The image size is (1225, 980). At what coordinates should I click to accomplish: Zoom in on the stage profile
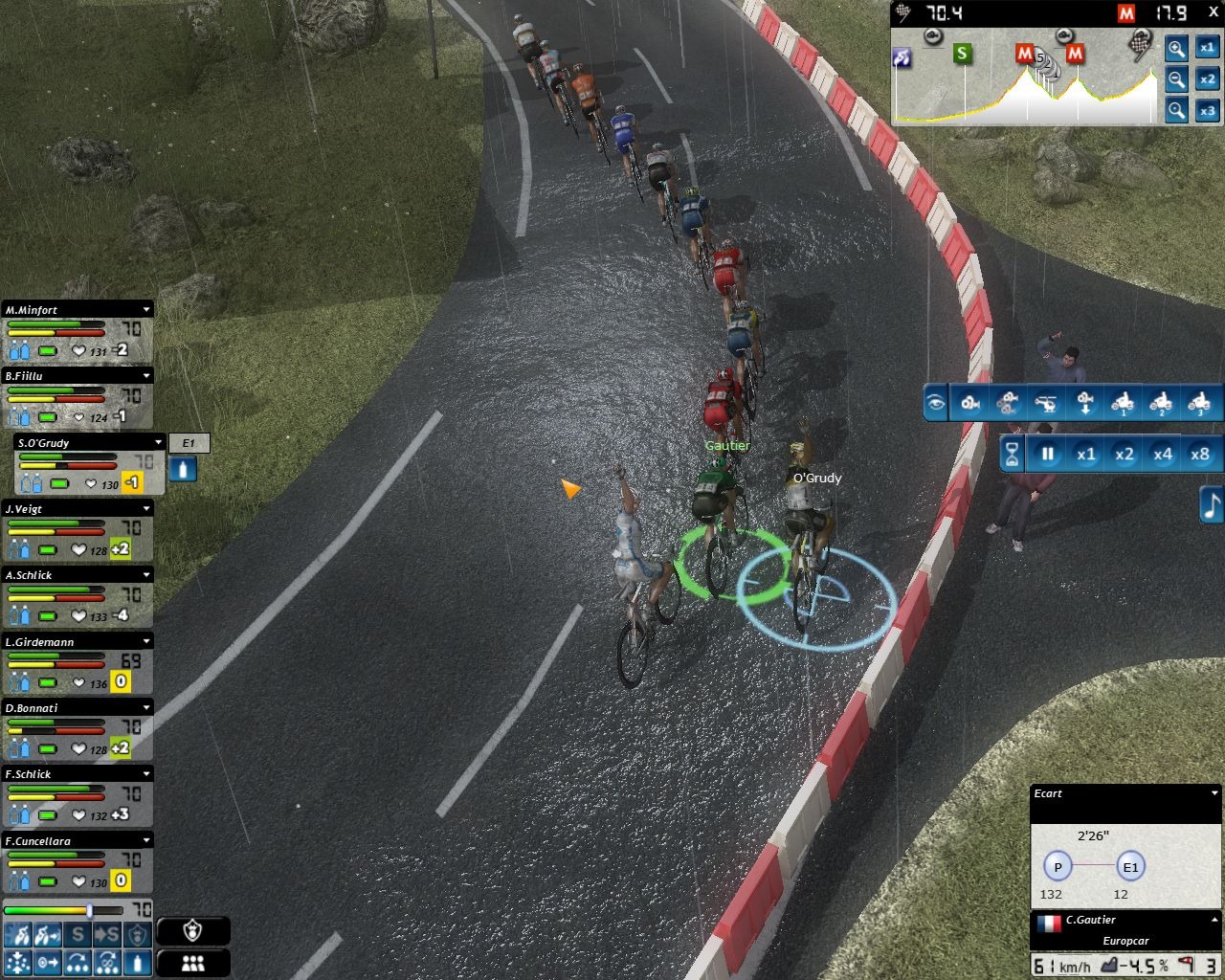click(1176, 49)
